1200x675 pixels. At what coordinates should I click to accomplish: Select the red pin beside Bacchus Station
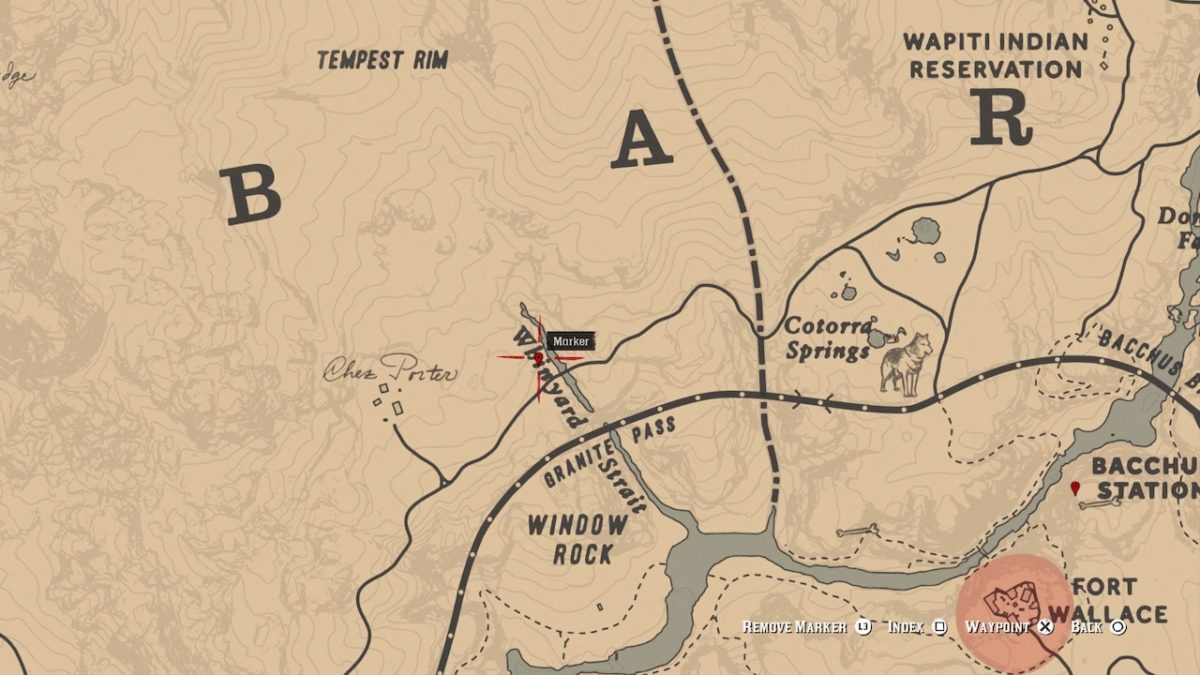click(x=1075, y=488)
